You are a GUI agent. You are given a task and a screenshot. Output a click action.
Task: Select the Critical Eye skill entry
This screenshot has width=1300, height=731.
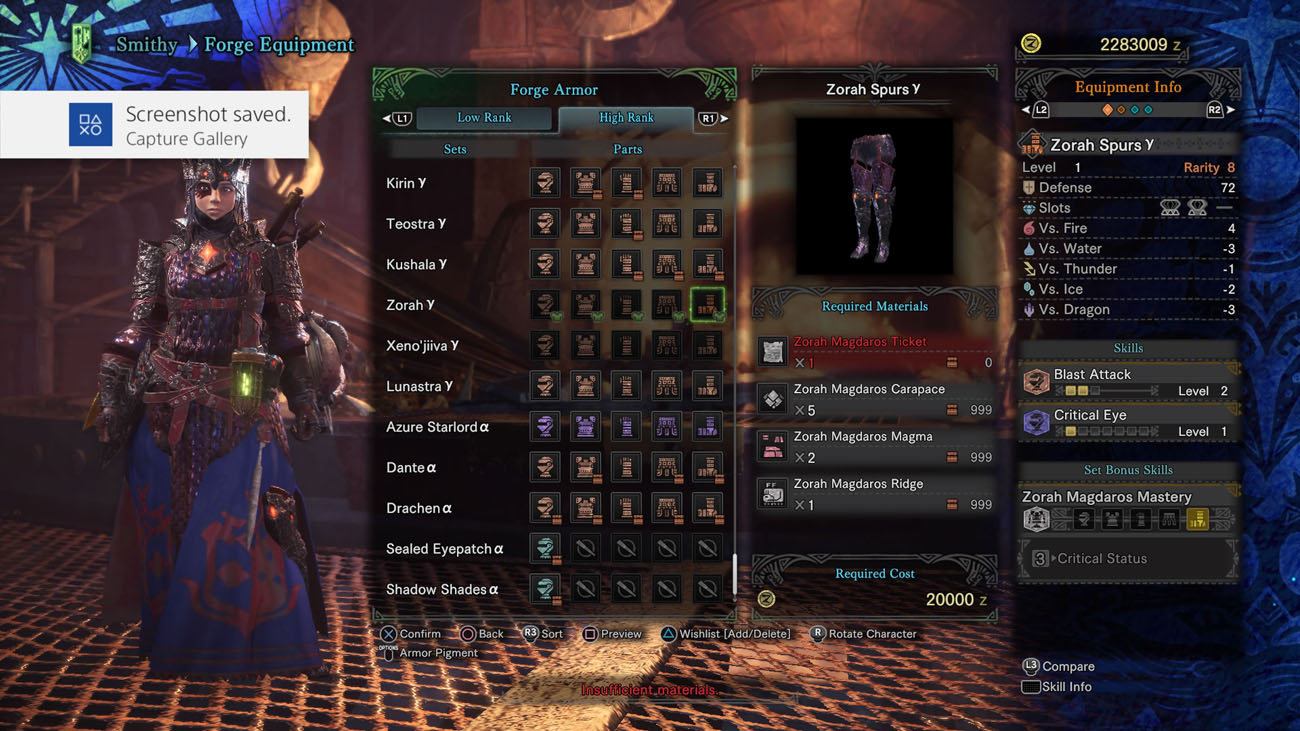[x=1128, y=422]
